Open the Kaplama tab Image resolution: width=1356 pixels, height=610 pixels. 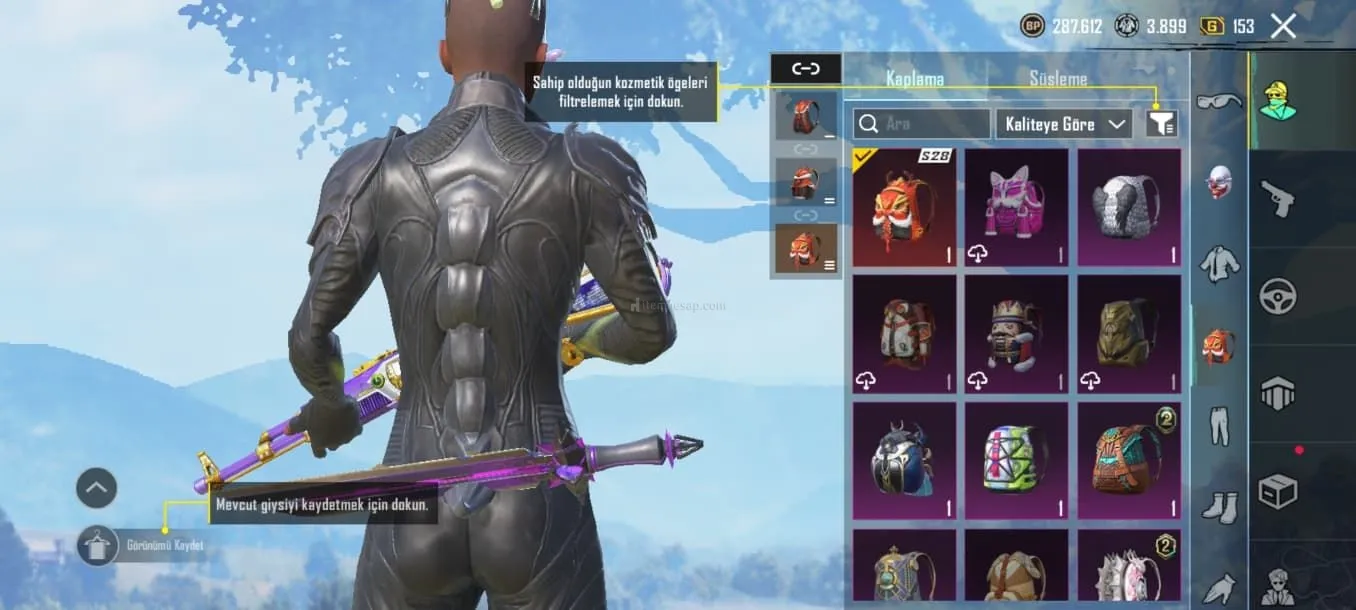915,78
